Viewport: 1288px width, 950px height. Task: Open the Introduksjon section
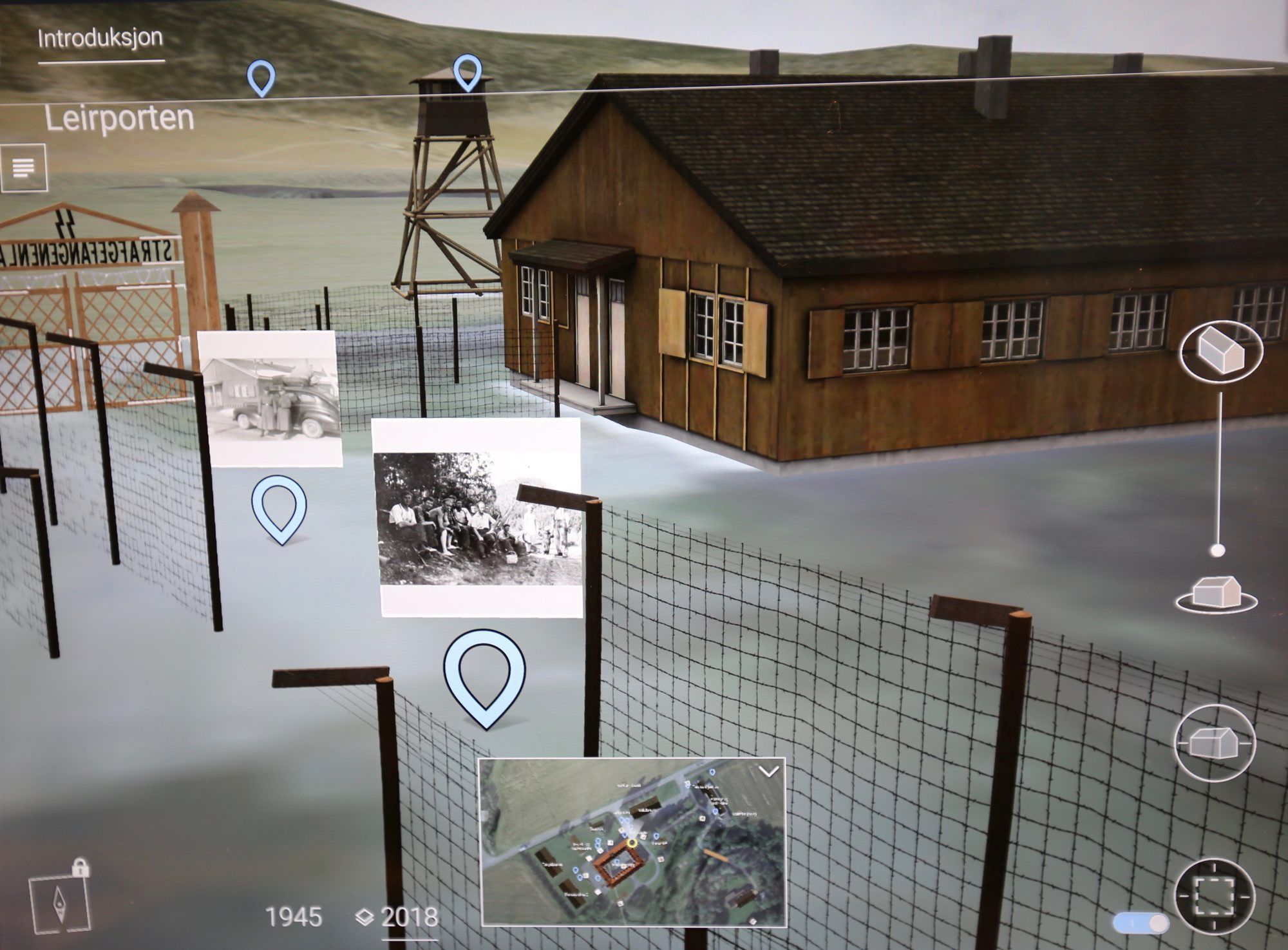tap(100, 39)
